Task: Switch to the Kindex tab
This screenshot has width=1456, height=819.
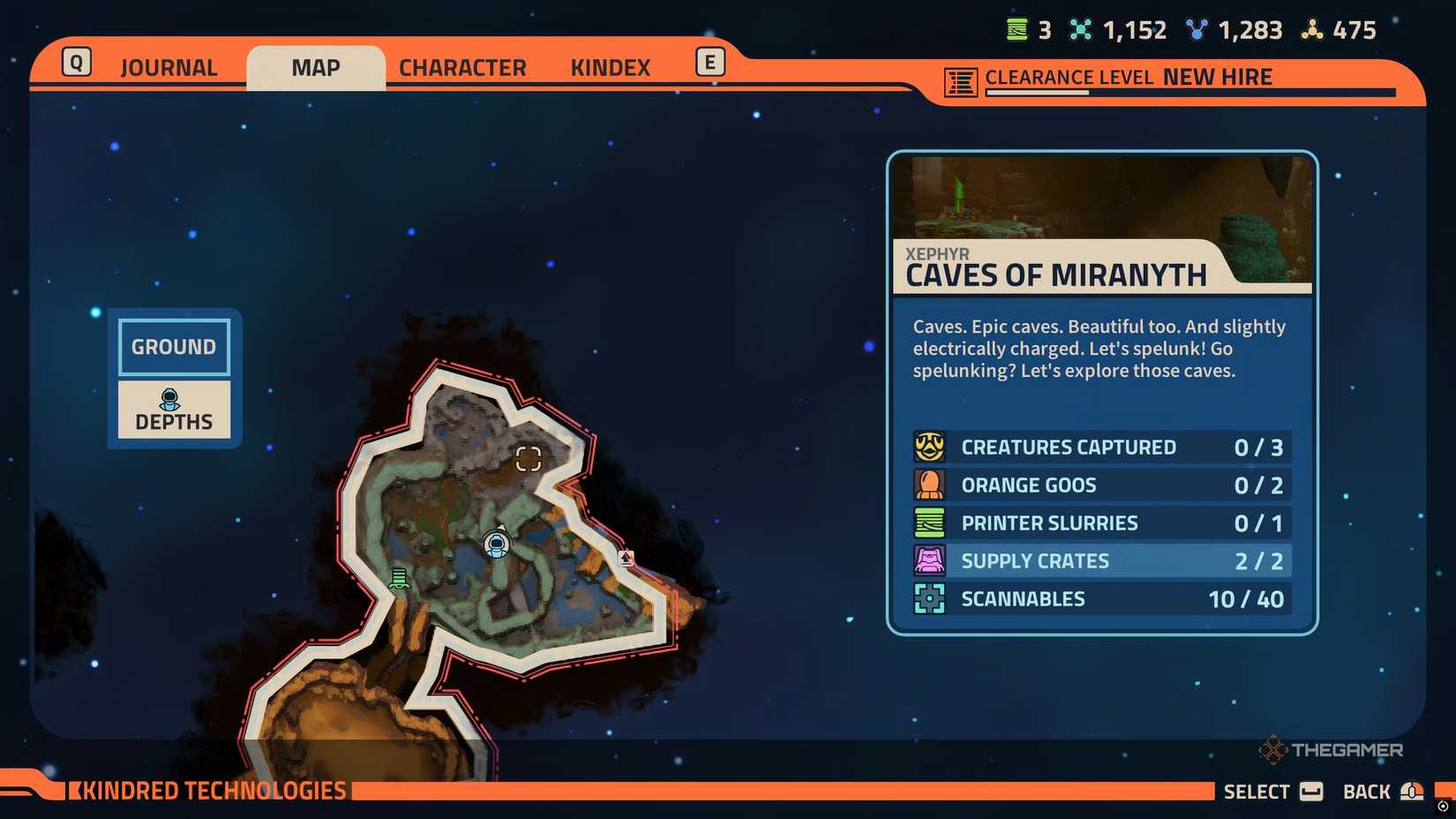Action: (609, 66)
